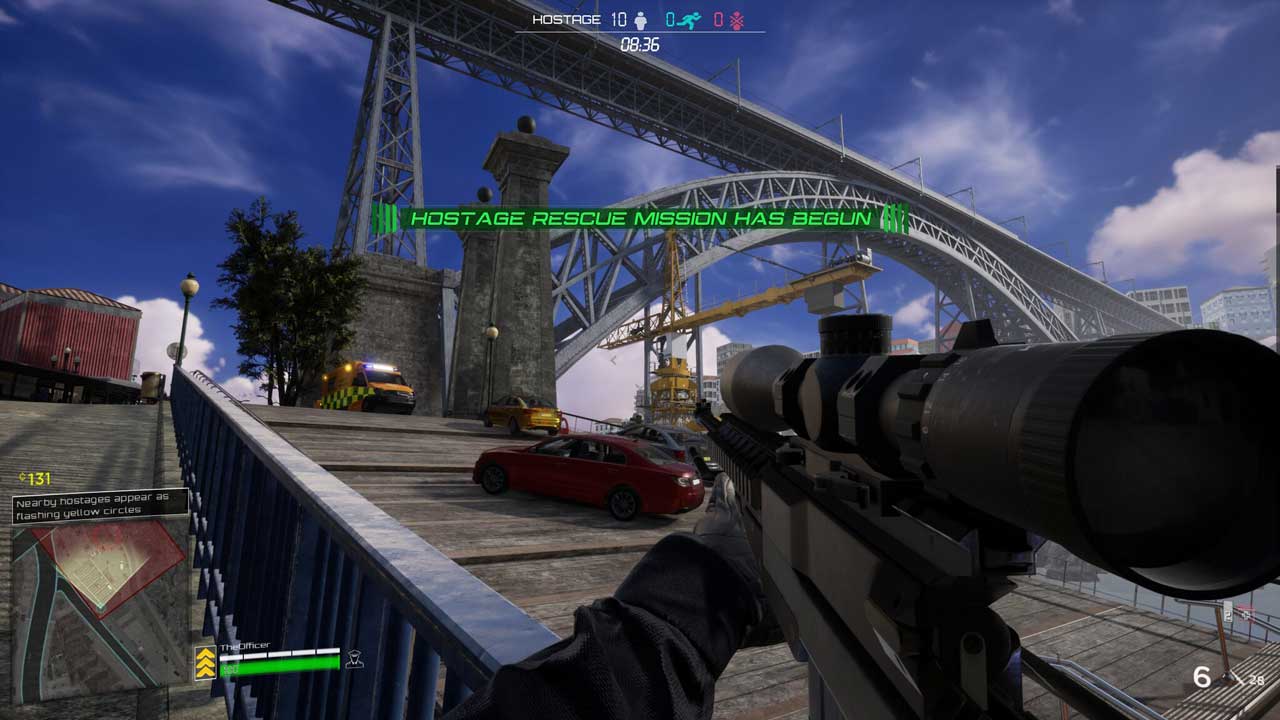The width and height of the screenshot is (1280, 720).
Task: Select the yellow rank chevron badge
Action: pyautogui.click(x=205, y=663)
